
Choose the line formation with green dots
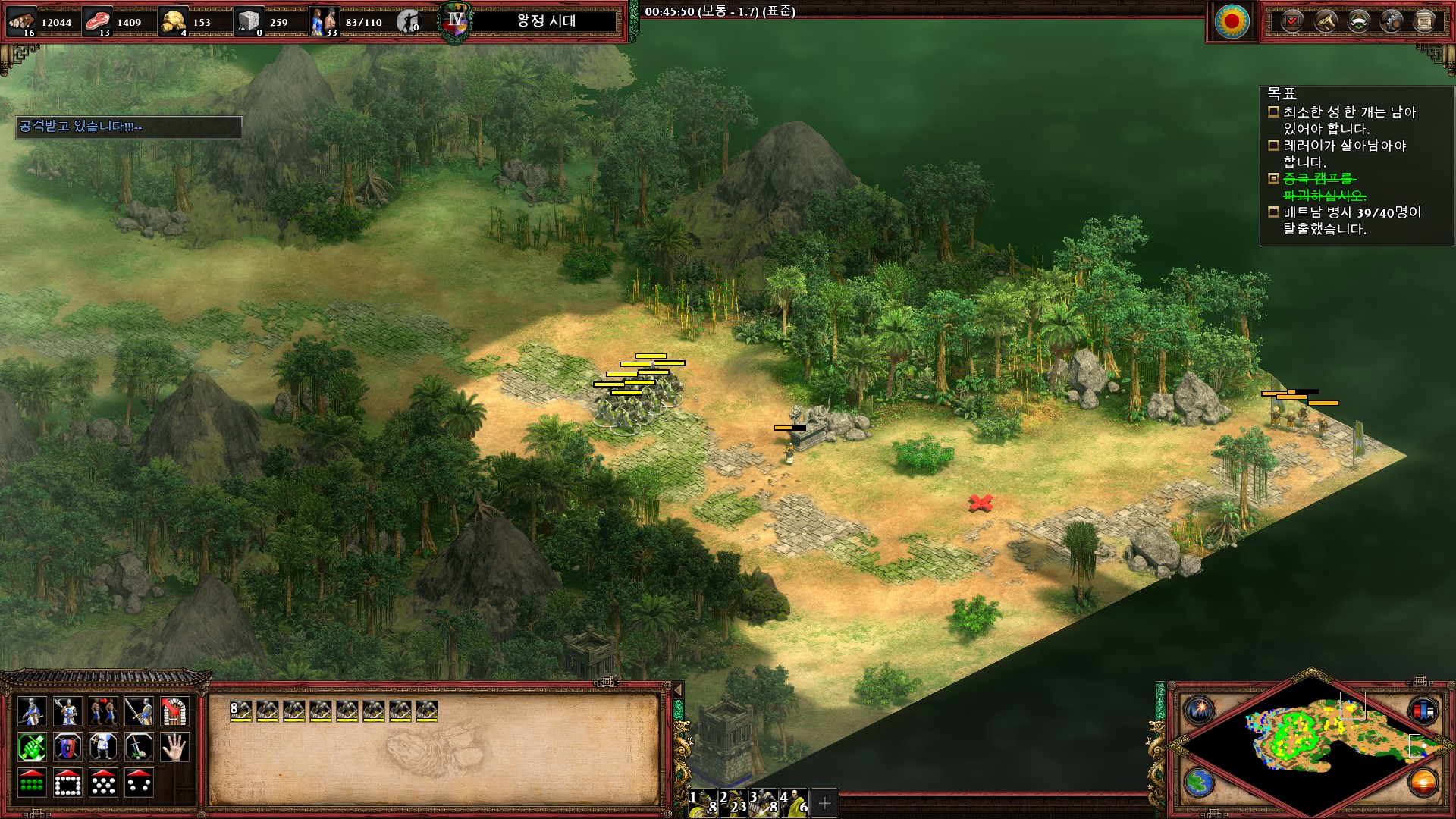[32, 783]
